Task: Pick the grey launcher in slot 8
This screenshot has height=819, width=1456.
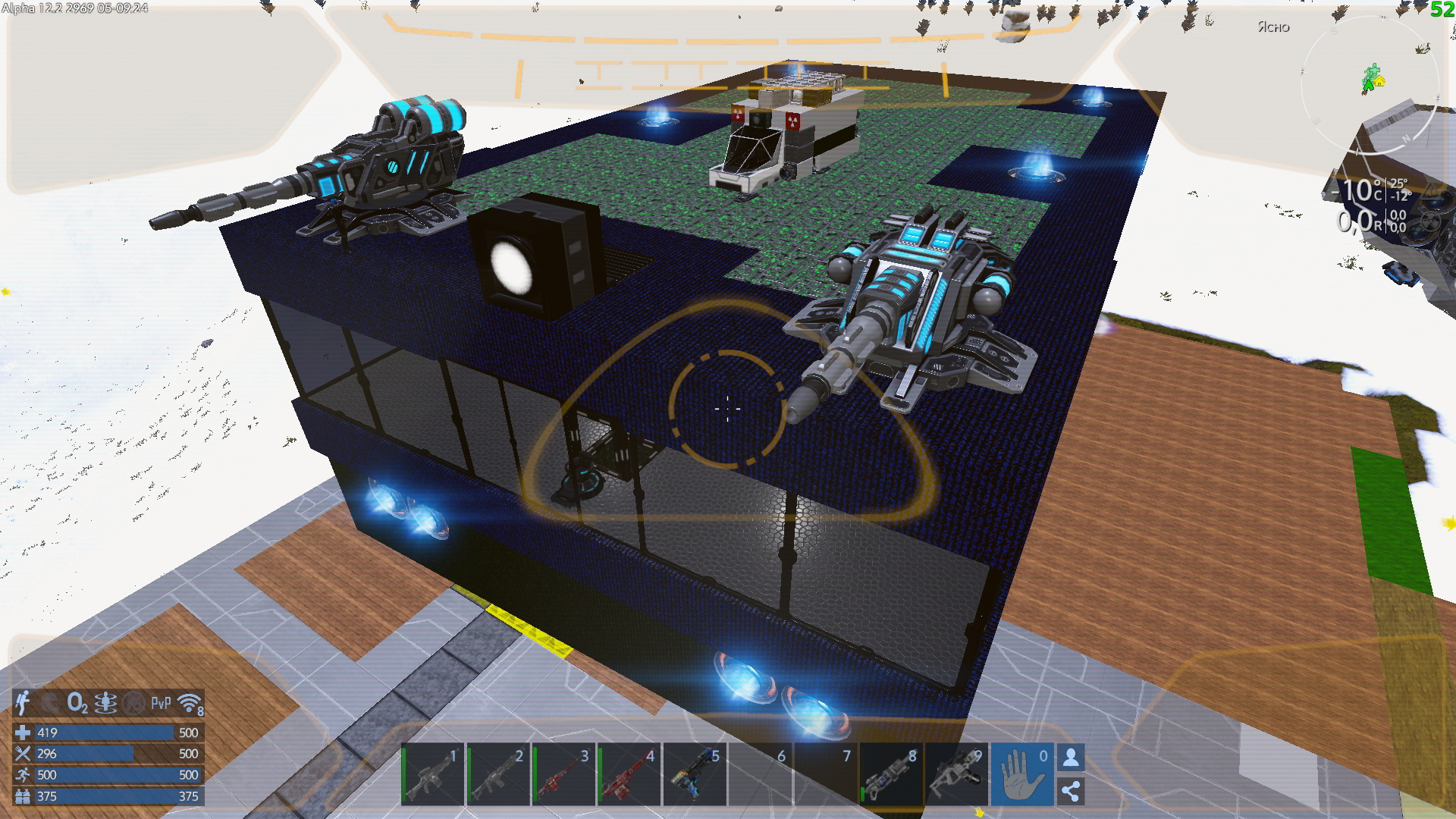Action: (x=891, y=774)
